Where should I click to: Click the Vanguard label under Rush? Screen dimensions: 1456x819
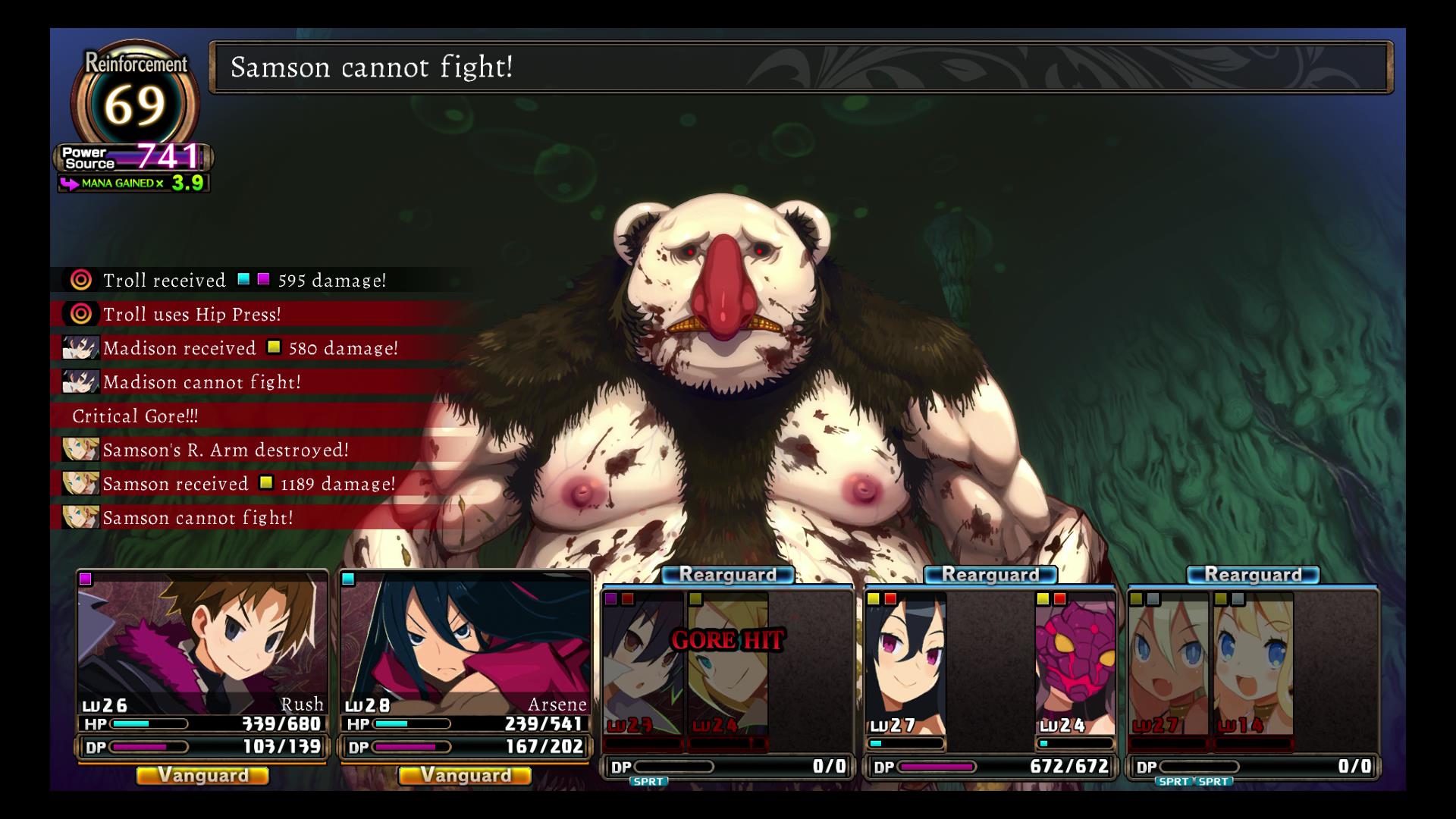tap(202, 775)
